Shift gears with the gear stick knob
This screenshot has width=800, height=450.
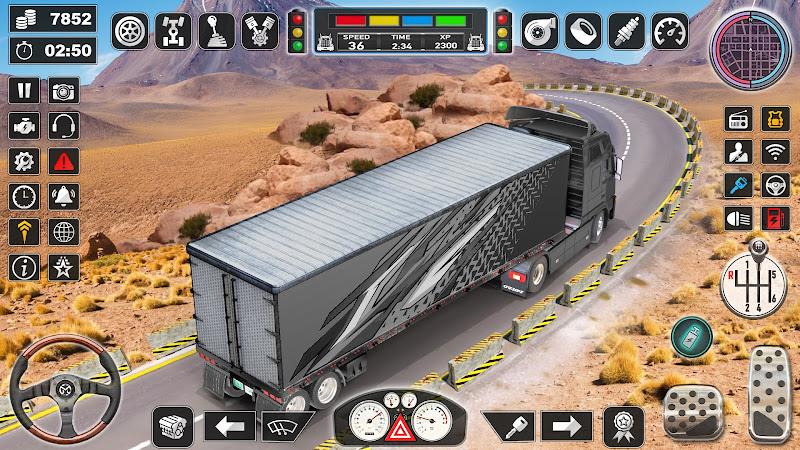(755, 282)
